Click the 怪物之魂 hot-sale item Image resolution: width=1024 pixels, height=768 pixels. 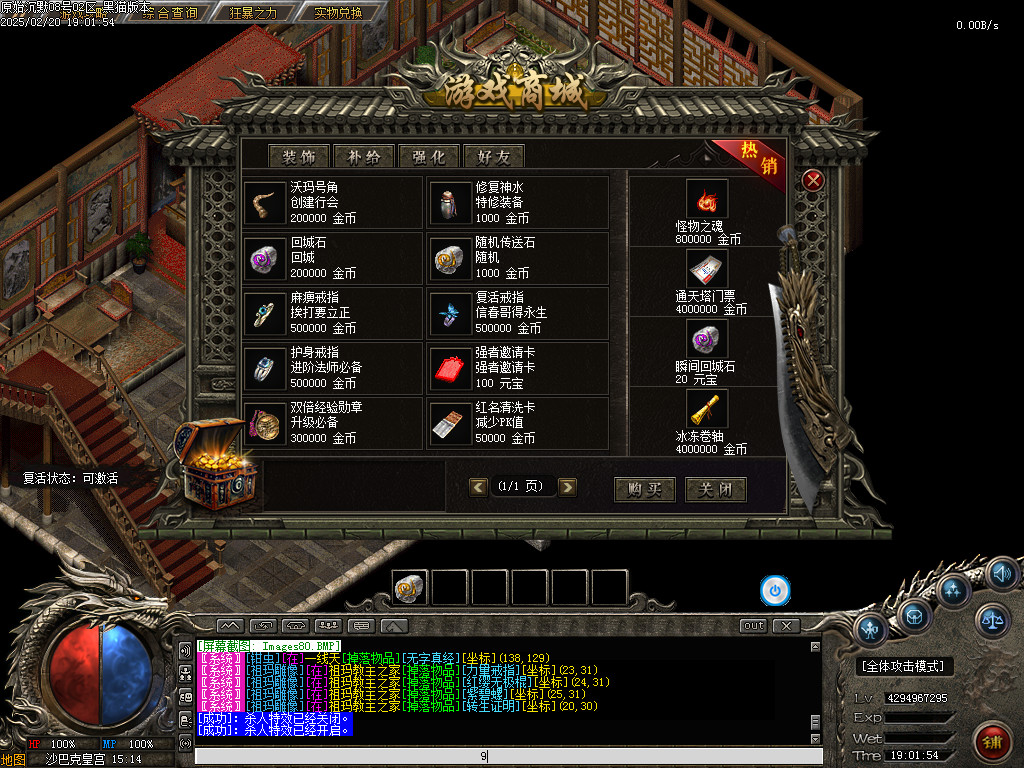pyautogui.click(x=707, y=212)
